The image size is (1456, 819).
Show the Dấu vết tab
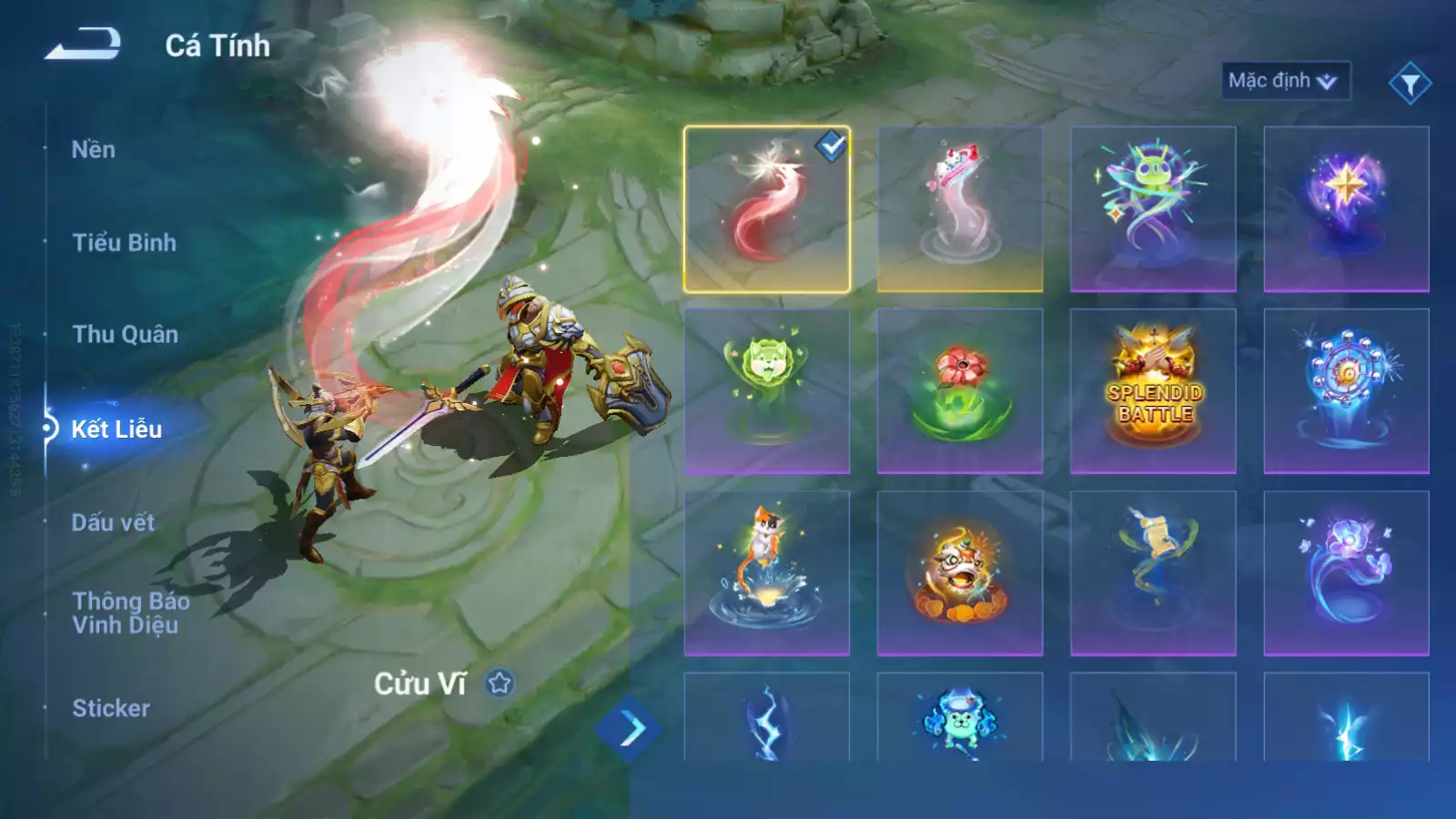point(113,522)
